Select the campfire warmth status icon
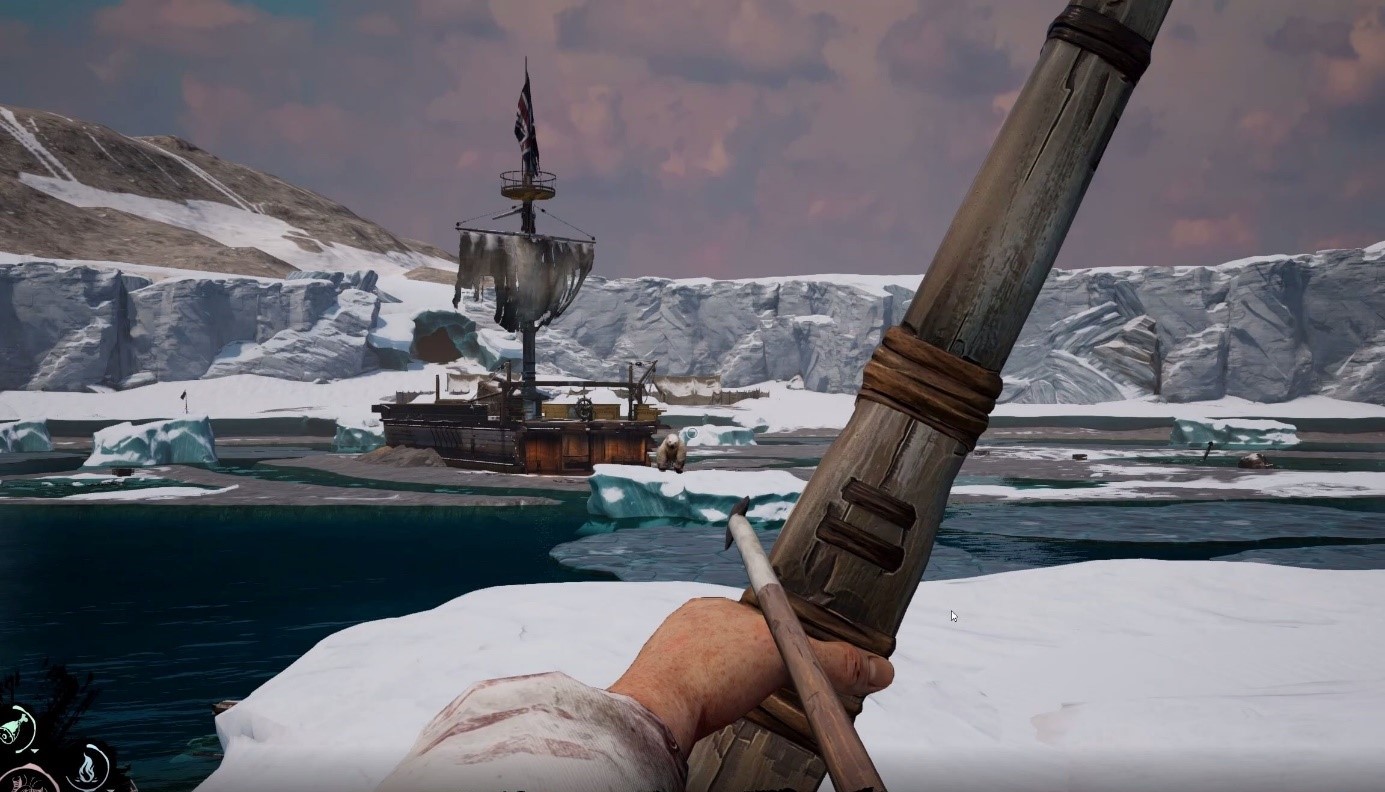The width and height of the screenshot is (1385, 792). 88,767
